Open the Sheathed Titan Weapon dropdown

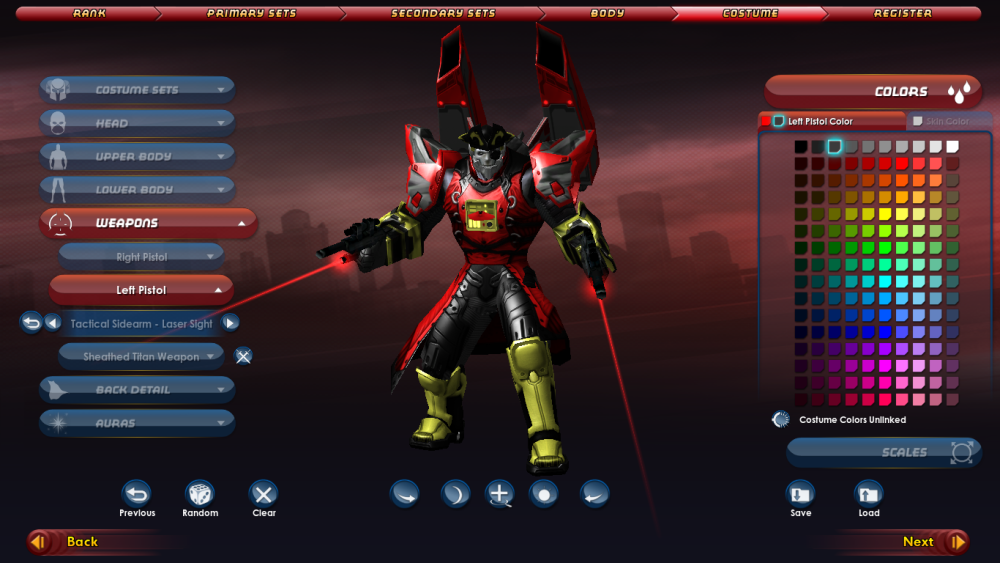pyautogui.click(x=141, y=356)
